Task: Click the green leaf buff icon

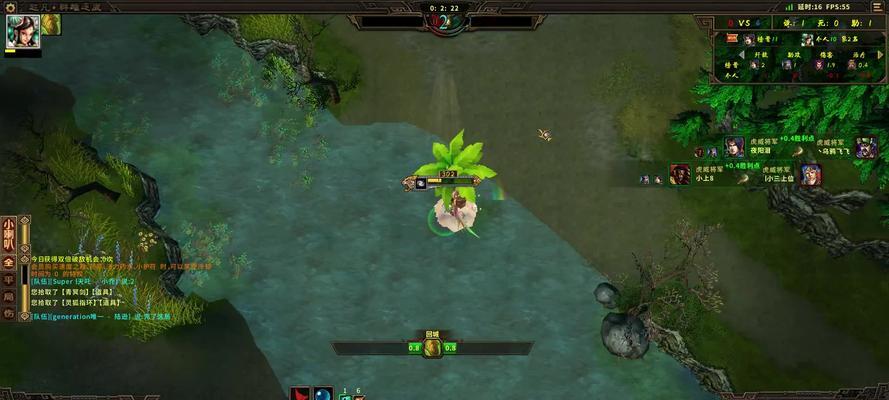Action: coord(51,24)
